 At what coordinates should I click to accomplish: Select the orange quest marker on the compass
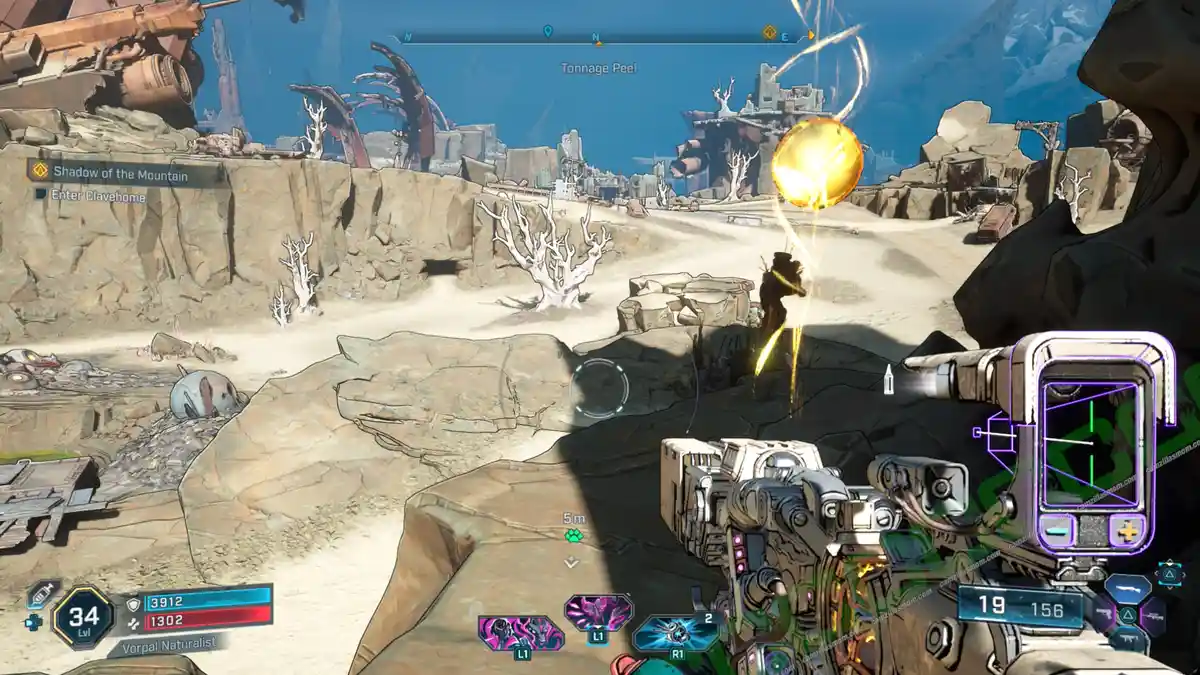click(769, 32)
